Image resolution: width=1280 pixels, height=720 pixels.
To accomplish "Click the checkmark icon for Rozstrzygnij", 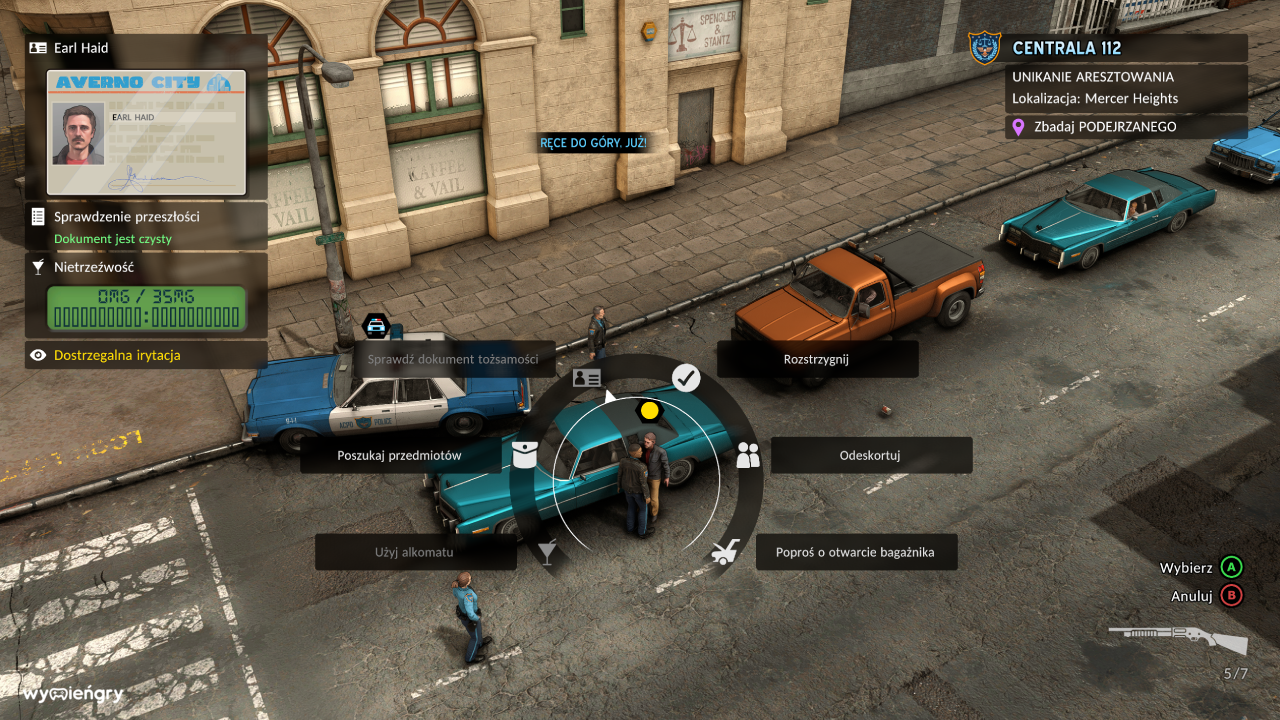I will coord(684,378).
